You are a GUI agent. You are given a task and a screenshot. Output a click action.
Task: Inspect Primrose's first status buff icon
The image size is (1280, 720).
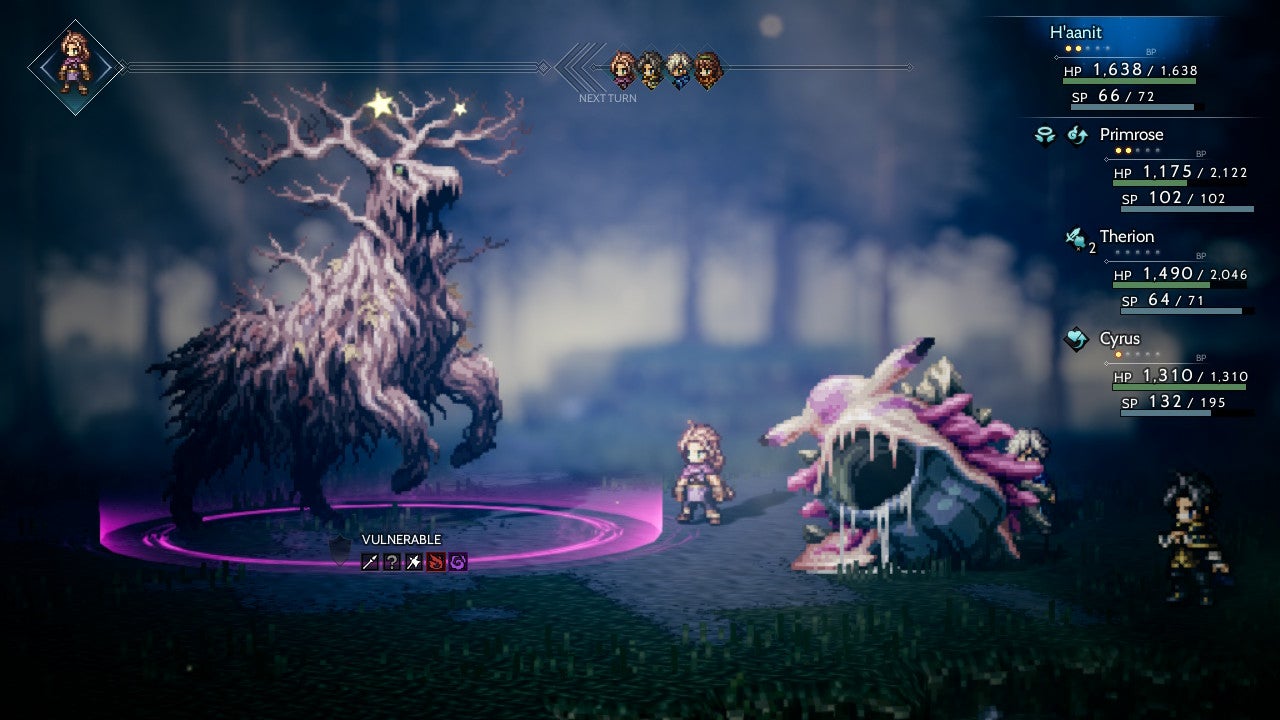[1045, 136]
